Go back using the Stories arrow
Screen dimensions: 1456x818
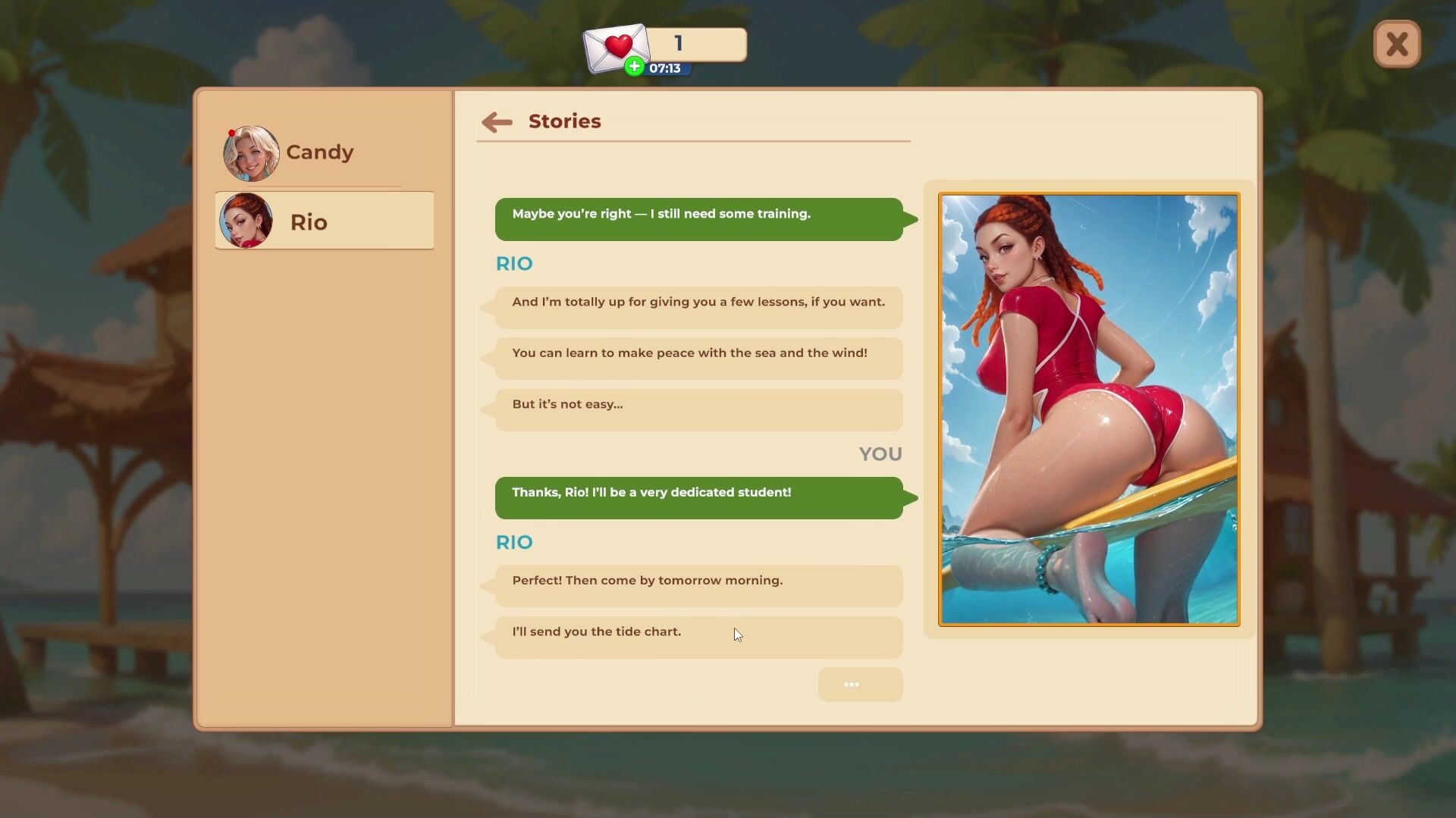[497, 122]
